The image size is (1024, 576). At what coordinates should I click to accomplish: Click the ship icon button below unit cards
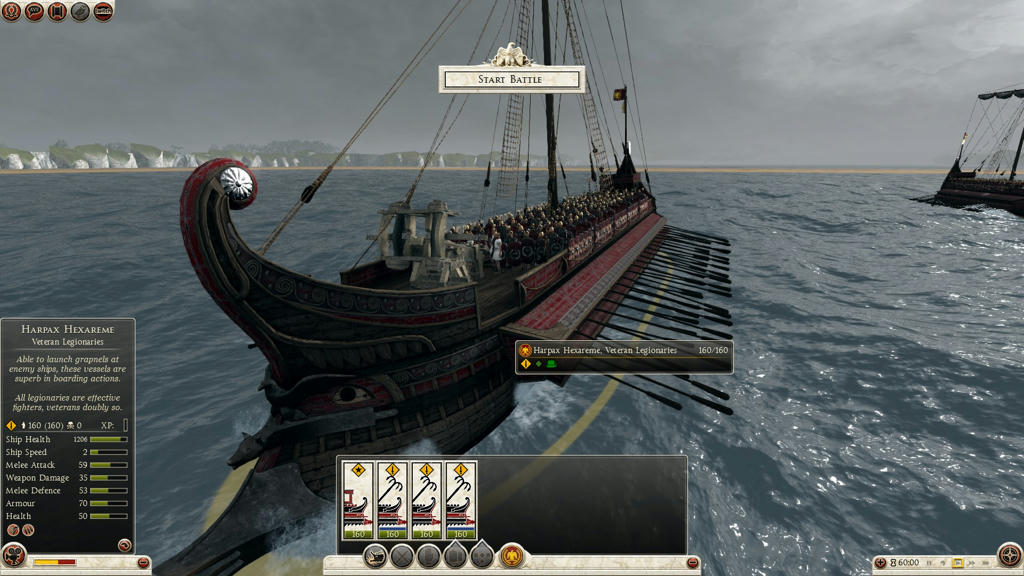376,557
